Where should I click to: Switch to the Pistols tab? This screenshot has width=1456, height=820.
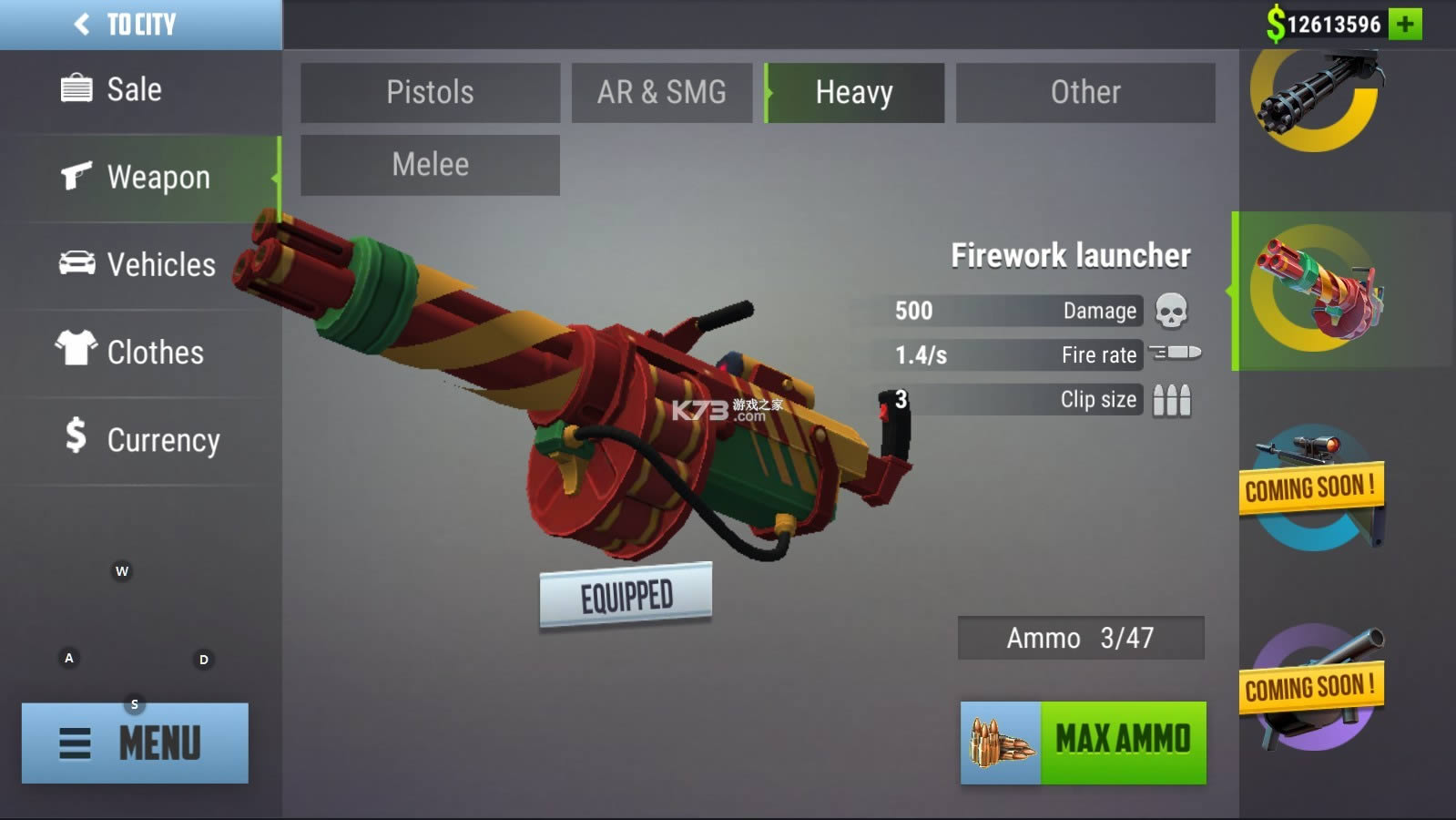coord(430,92)
